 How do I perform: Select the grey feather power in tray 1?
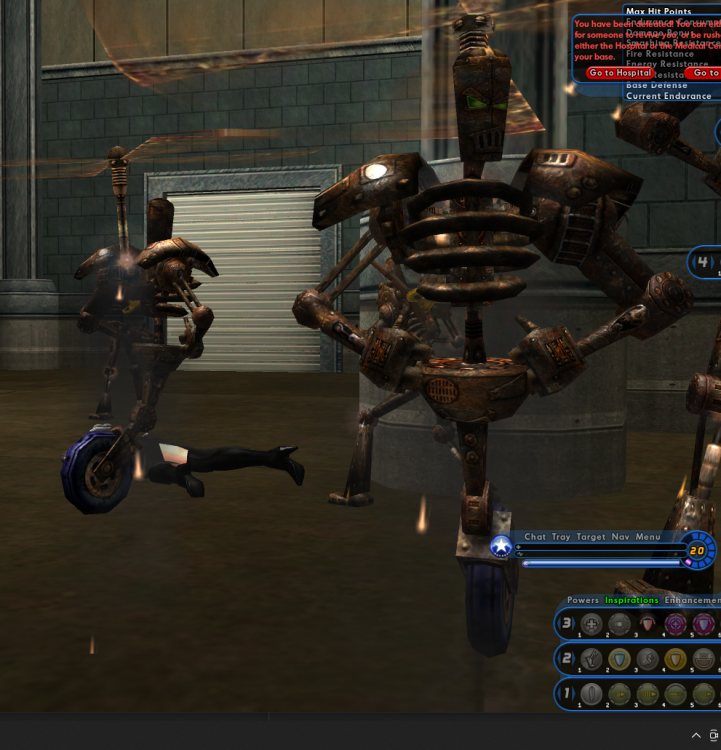point(592,693)
